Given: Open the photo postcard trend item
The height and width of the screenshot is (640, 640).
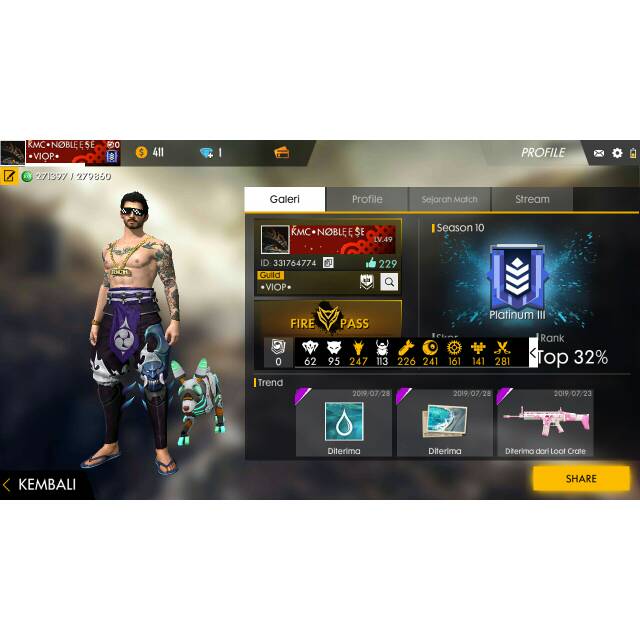Looking at the screenshot, I should coord(444,422).
